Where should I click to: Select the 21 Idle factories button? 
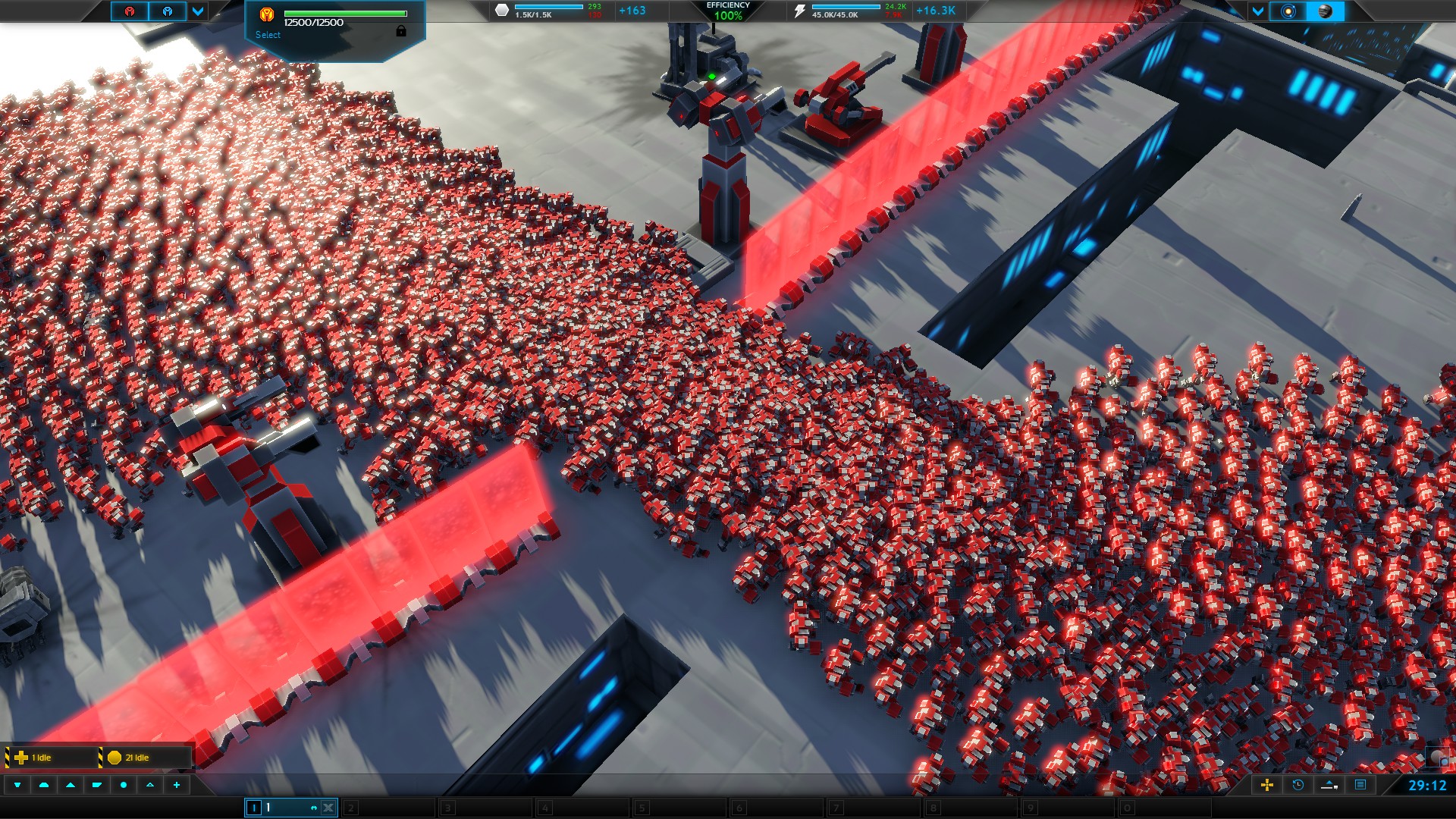click(x=144, y=757)
